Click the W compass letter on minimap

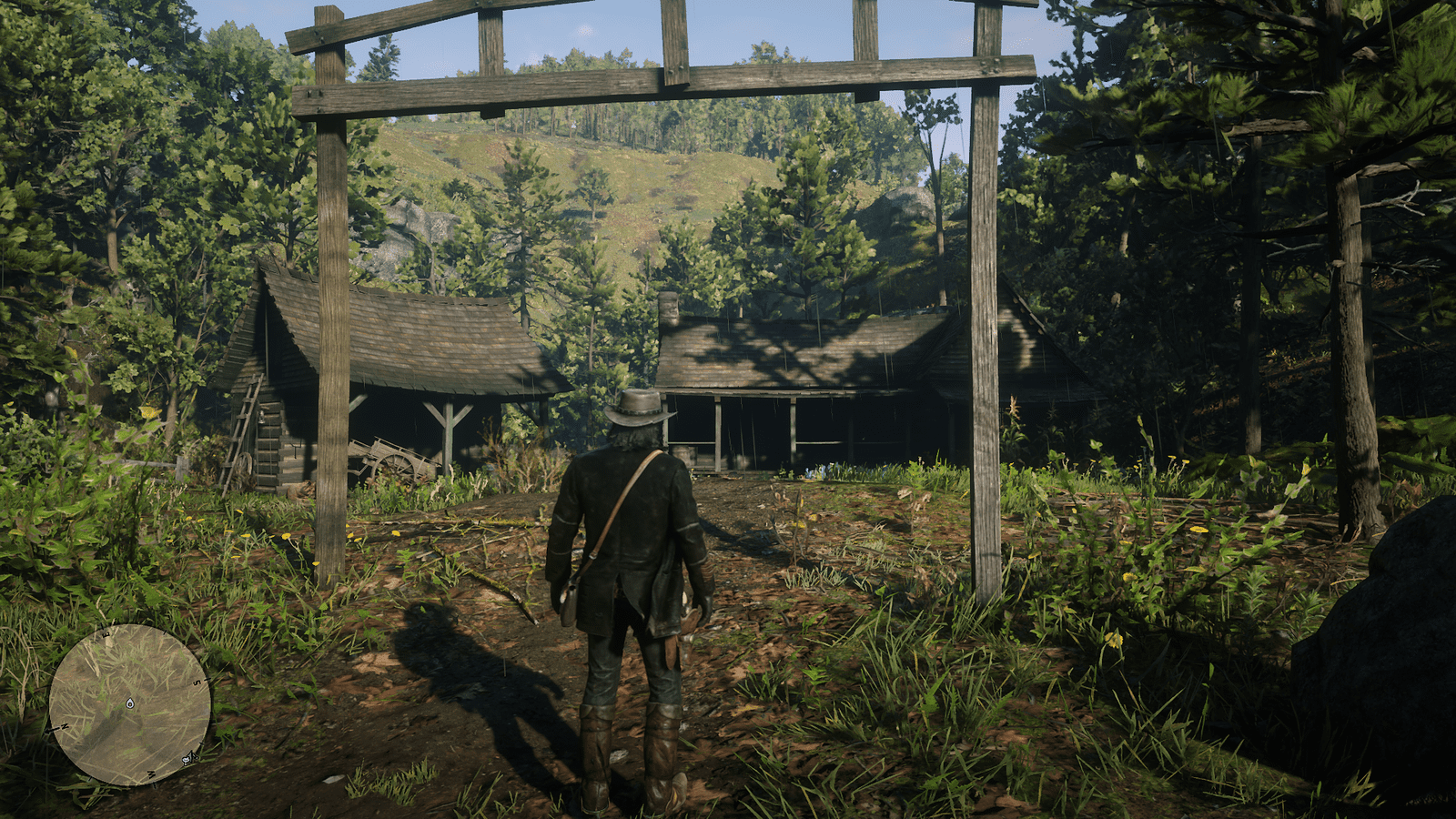pyautogui.click(x=151, y=774)
